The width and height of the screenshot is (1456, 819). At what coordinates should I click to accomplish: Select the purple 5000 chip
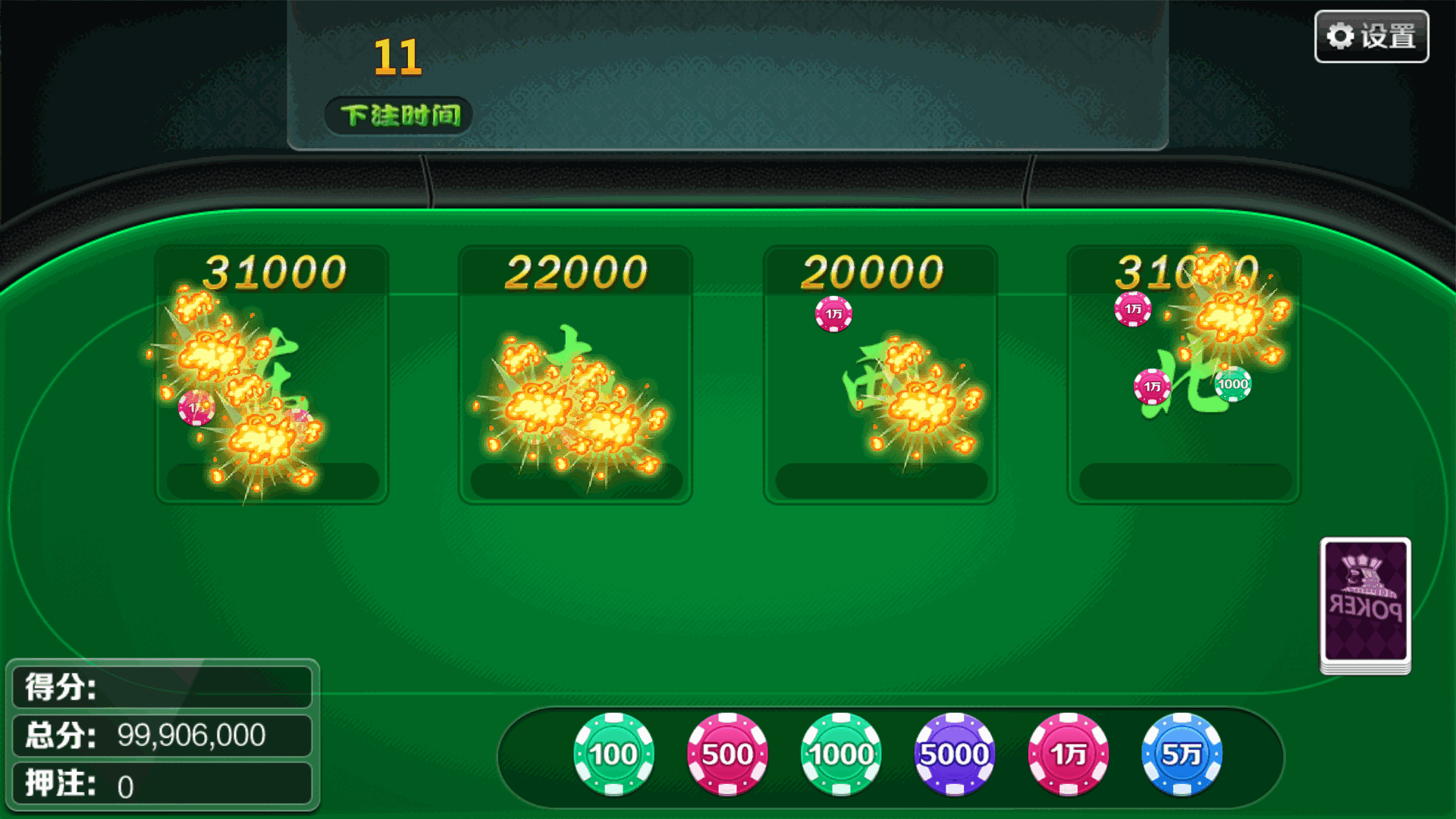coord(954,754)
